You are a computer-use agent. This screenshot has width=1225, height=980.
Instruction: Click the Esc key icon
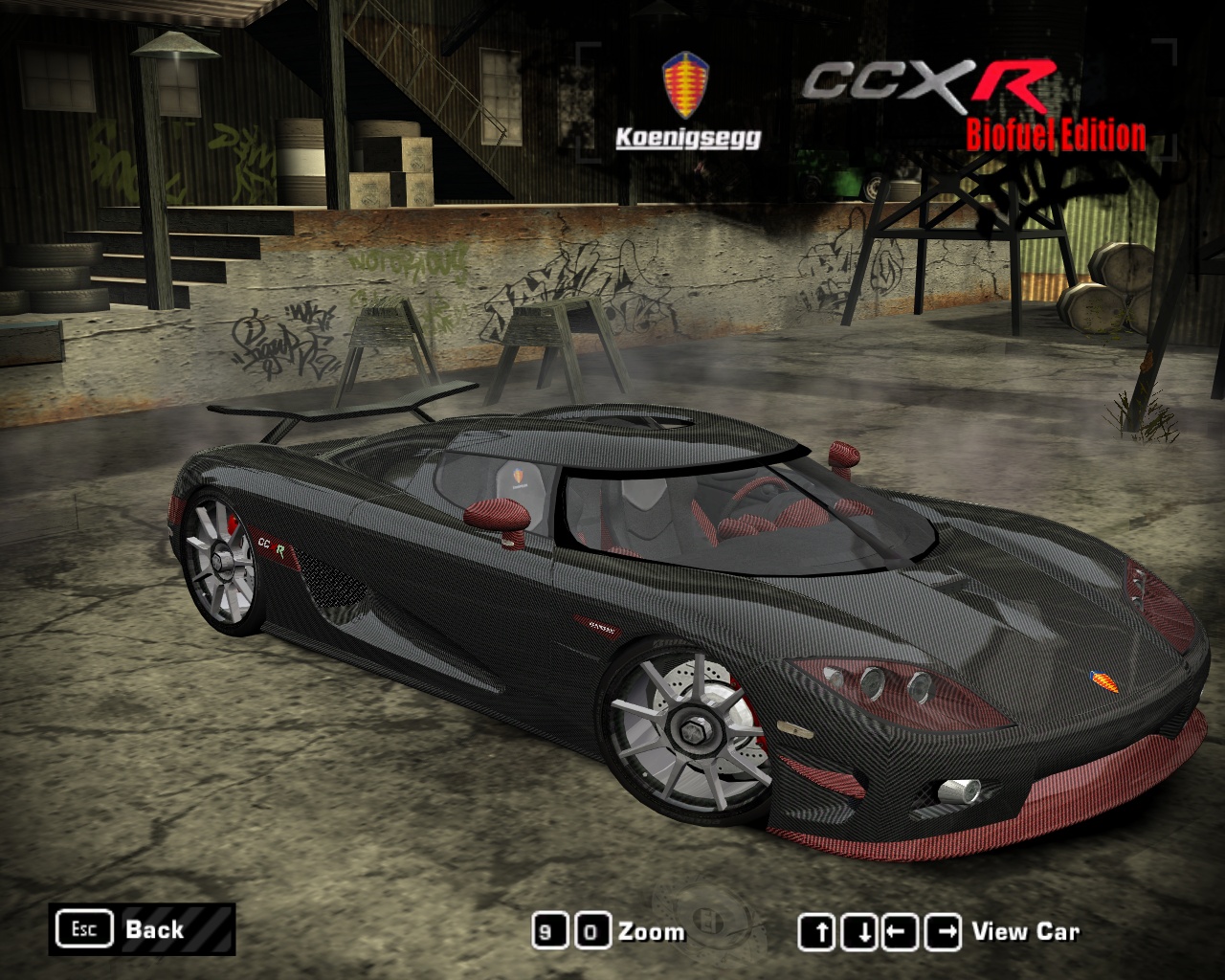(84, 928)
